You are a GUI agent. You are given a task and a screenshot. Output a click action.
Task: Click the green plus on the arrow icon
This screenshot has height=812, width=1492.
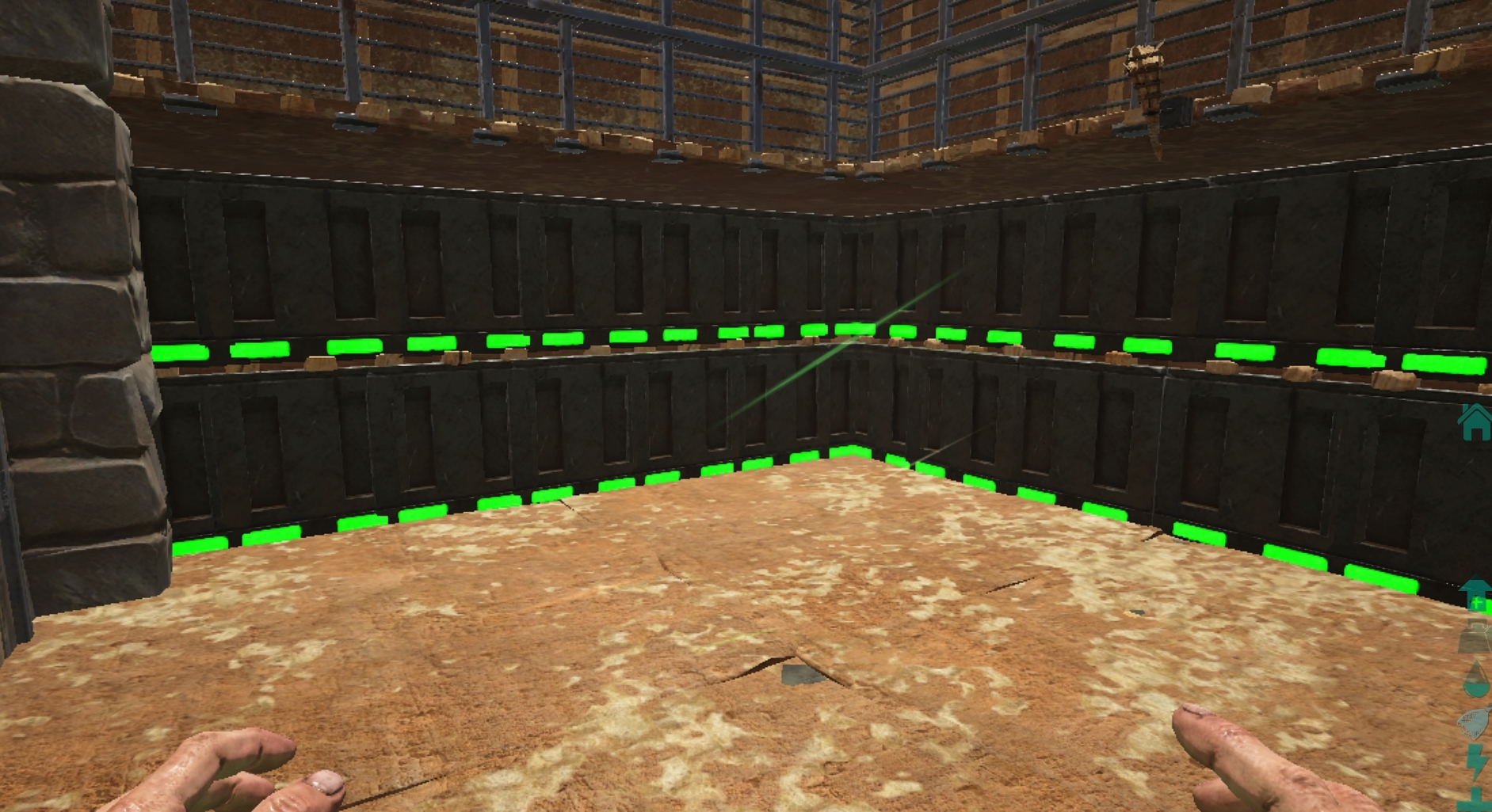1479,604
